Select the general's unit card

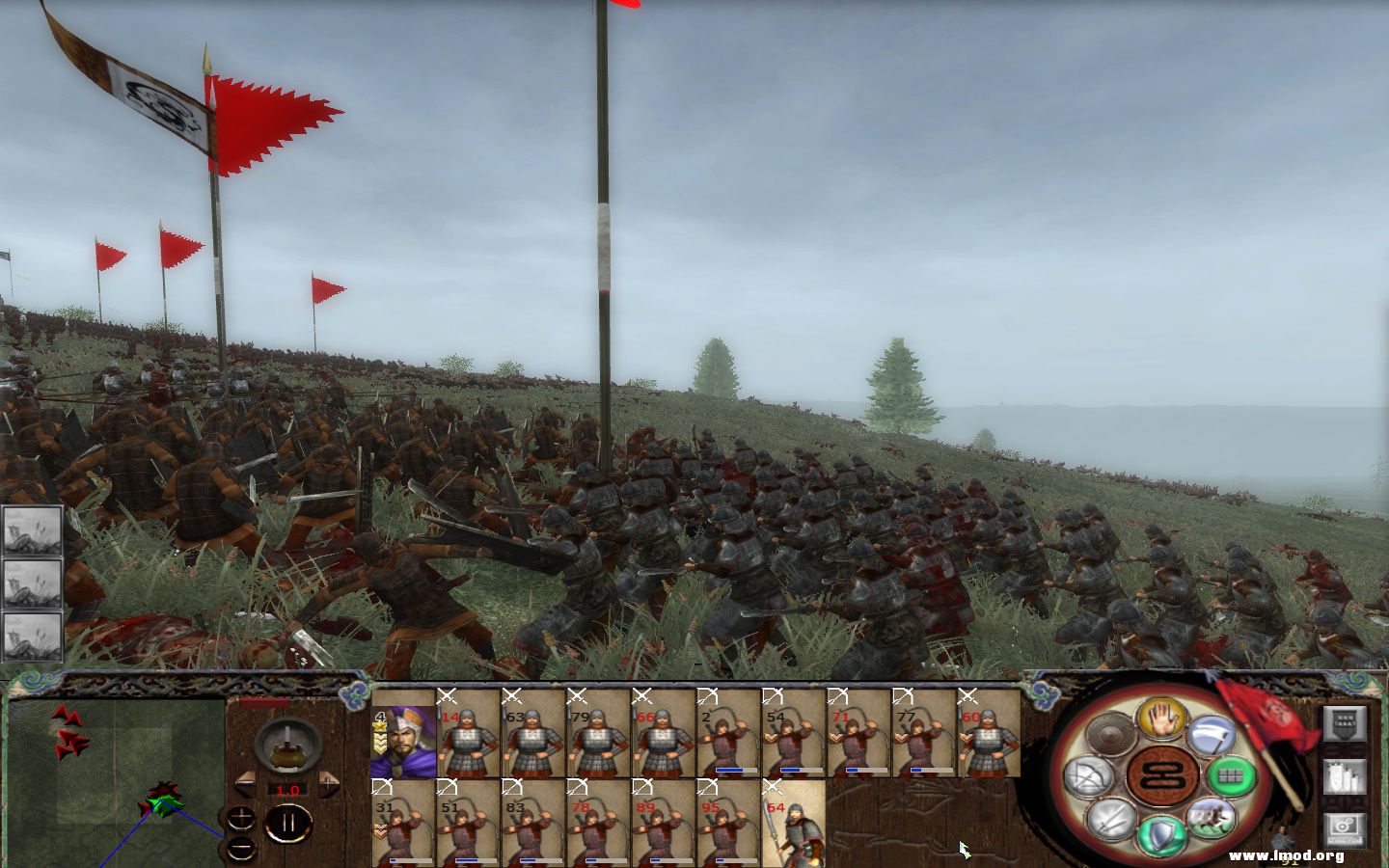click(402, 738)
